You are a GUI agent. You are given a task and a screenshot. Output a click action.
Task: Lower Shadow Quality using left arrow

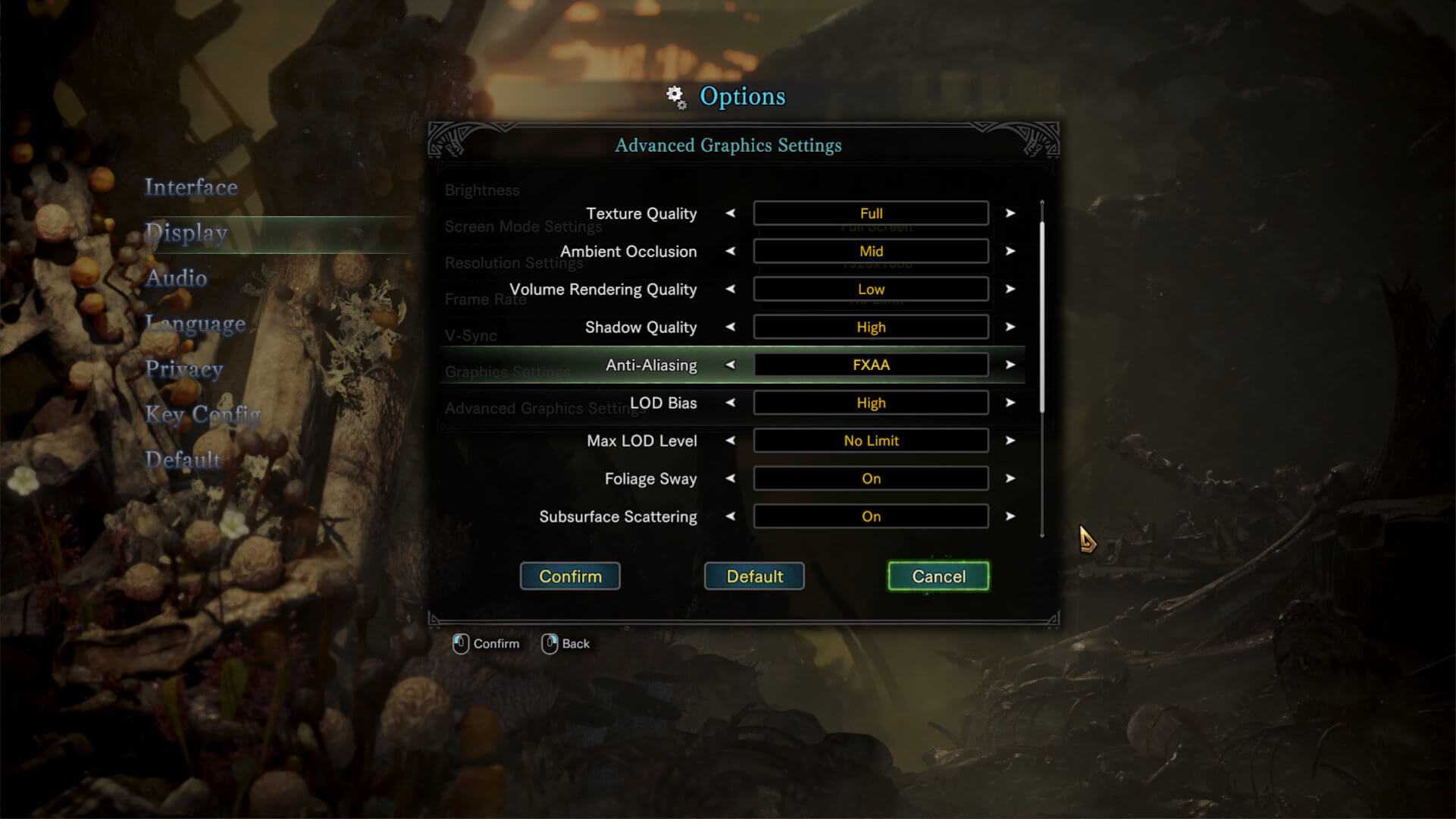(731, 328)
